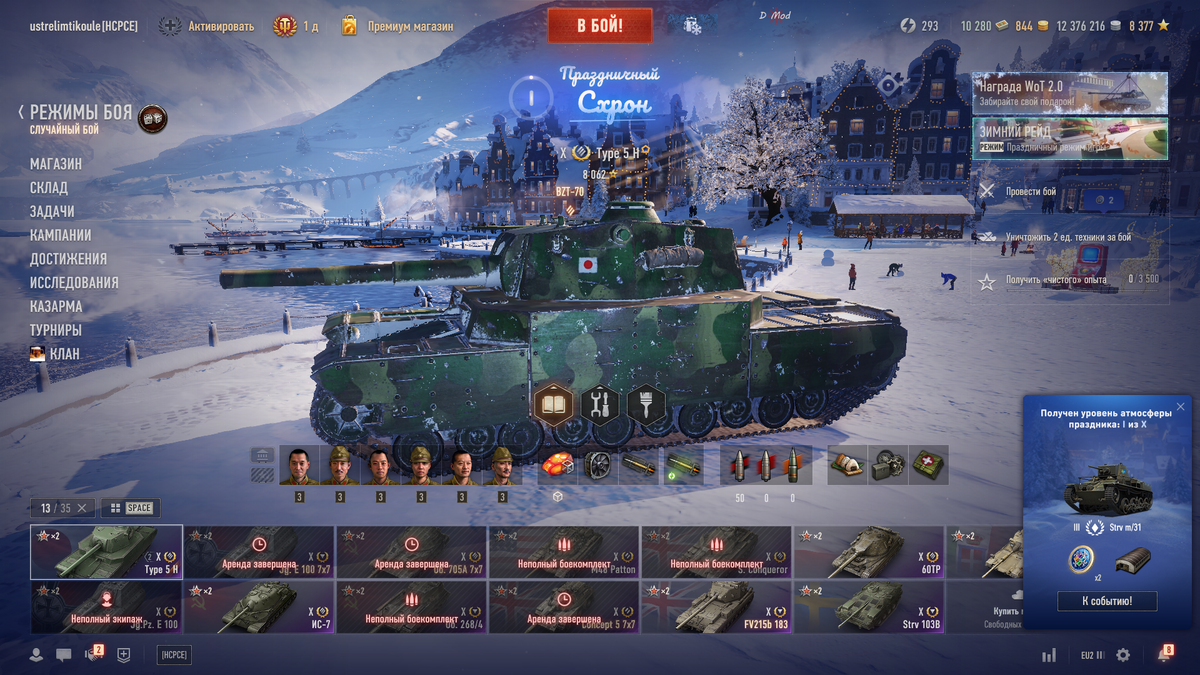Select the Strv 103B tank card
The height and width of the screenshot is (675, 1200).
870,608
